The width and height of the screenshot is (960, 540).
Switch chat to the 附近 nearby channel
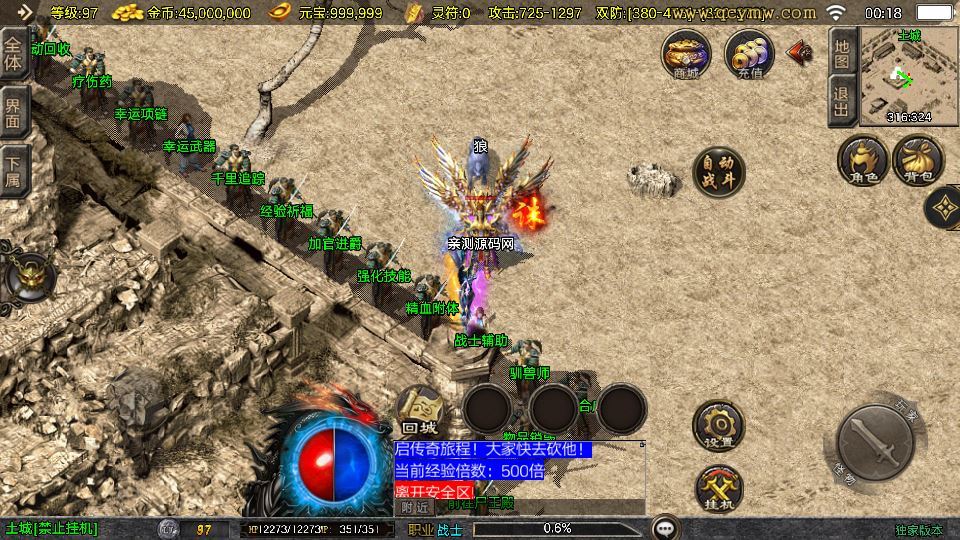412,507
